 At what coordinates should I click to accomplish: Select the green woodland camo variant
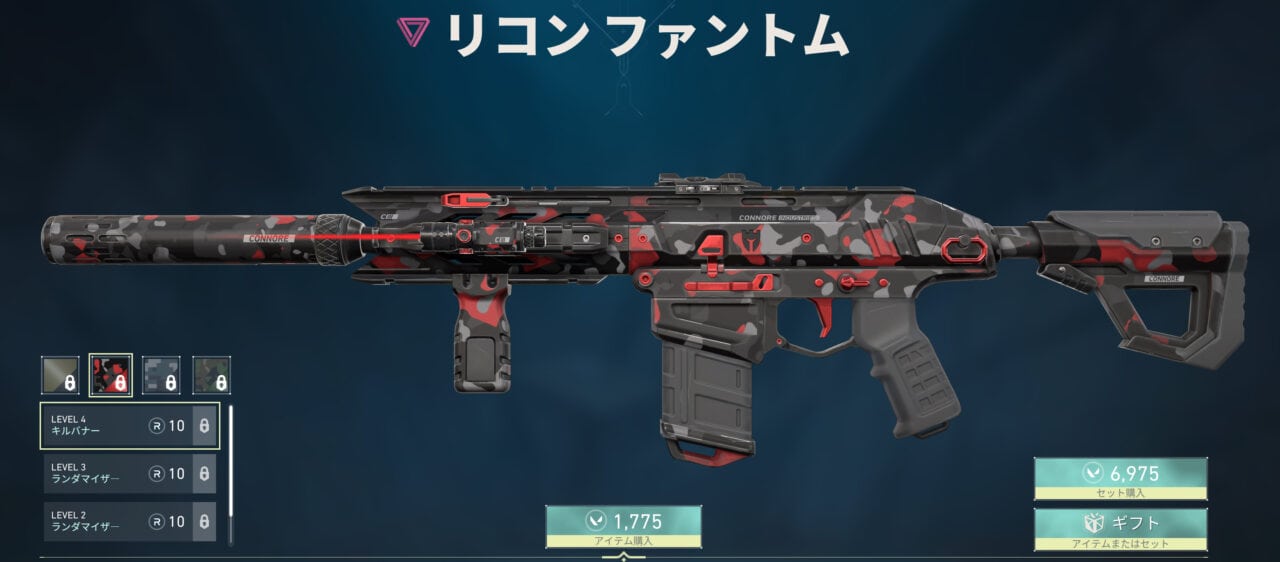pos(212,375)
